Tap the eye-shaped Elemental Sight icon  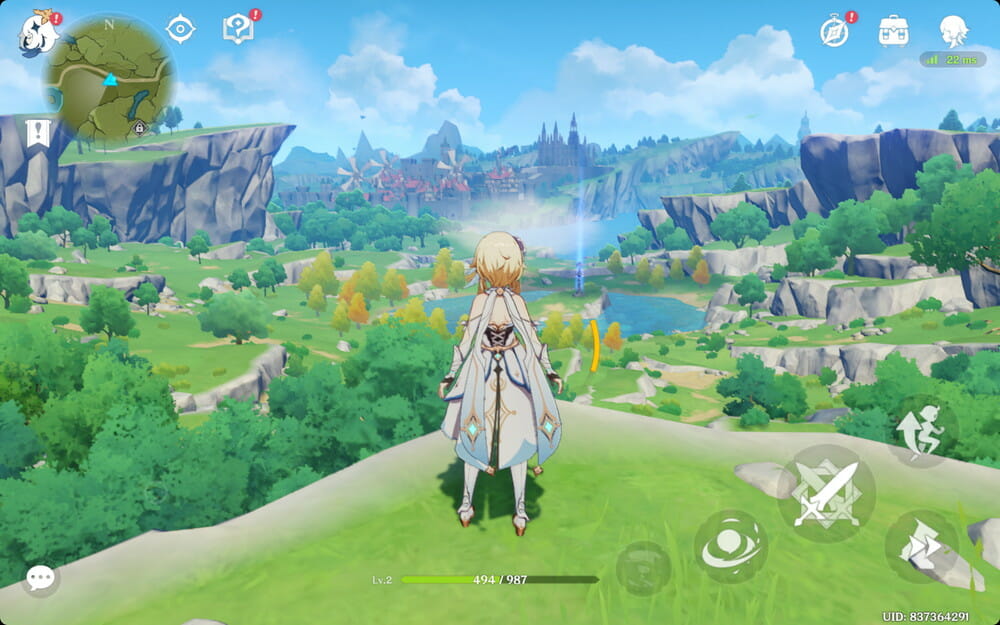click(x=180, y=29)
